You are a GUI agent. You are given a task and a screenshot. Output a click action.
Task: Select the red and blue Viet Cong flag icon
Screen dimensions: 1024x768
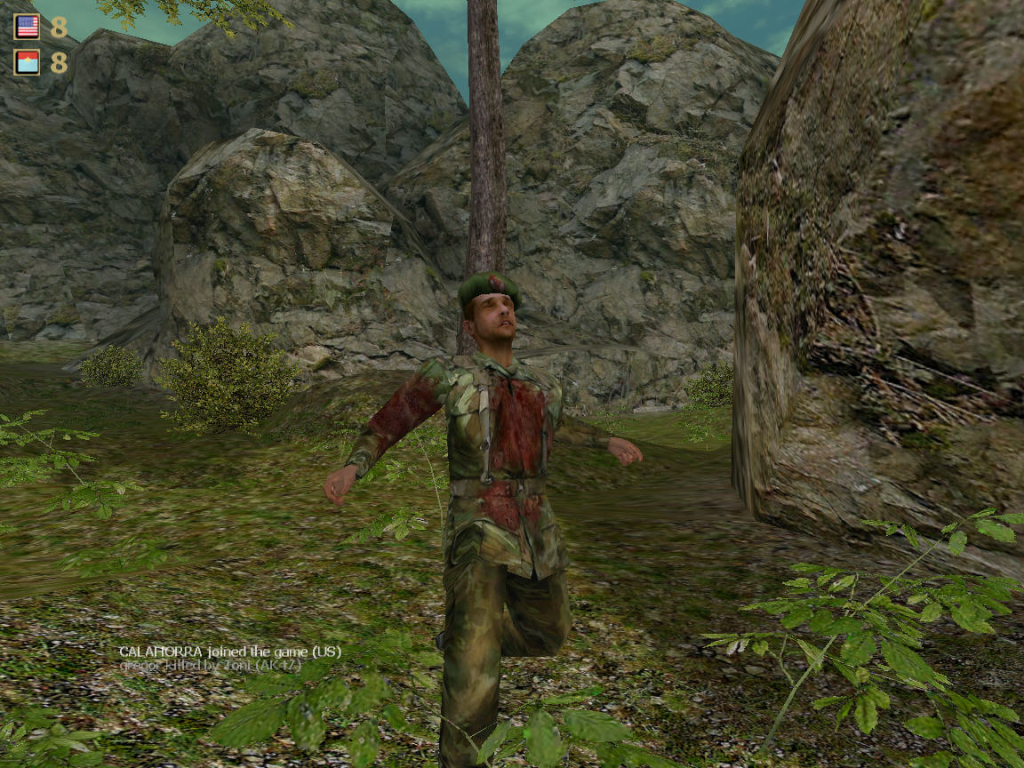coord(27,62)
